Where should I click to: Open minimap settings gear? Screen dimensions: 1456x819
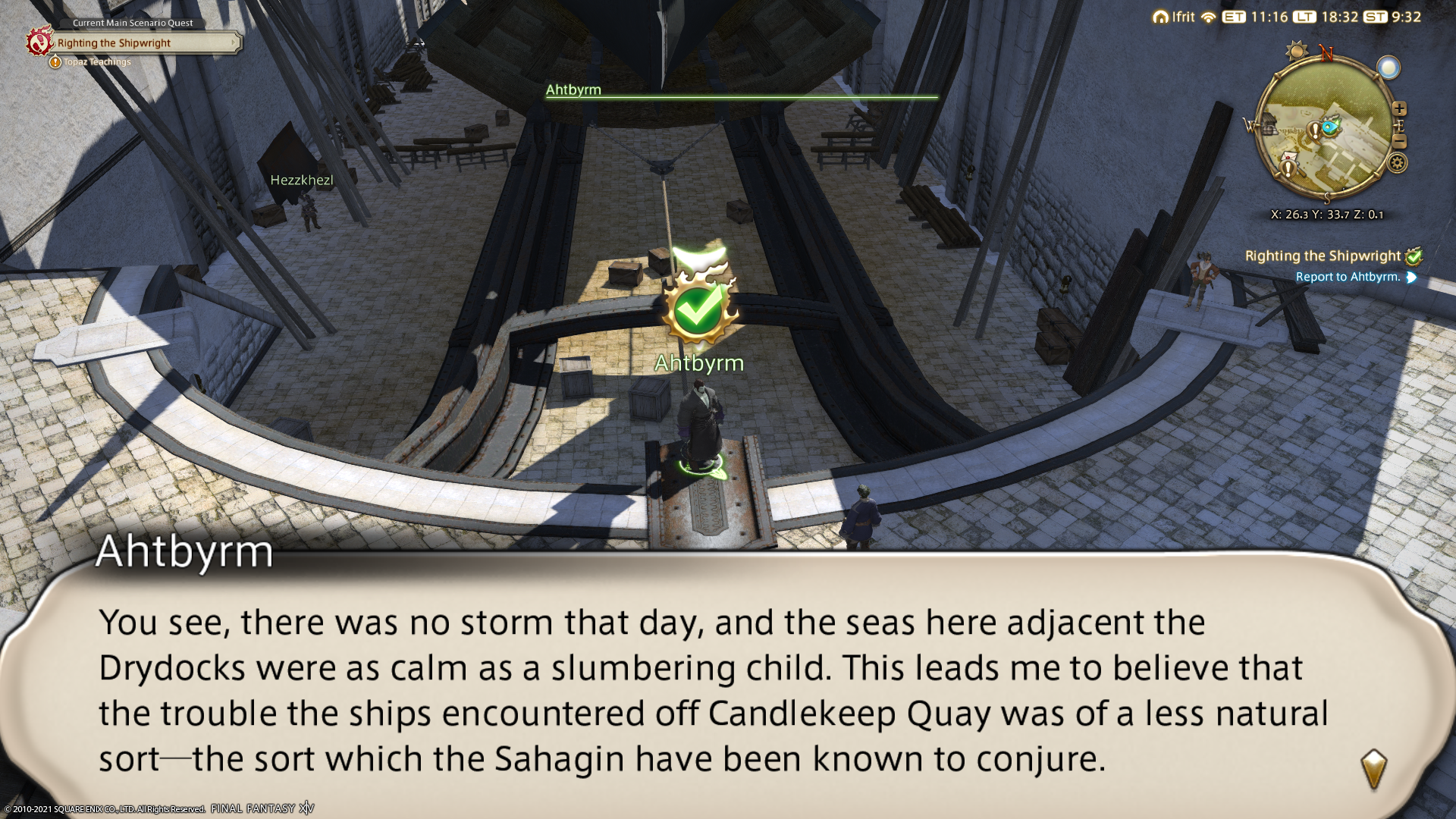tap(1398, 162)
